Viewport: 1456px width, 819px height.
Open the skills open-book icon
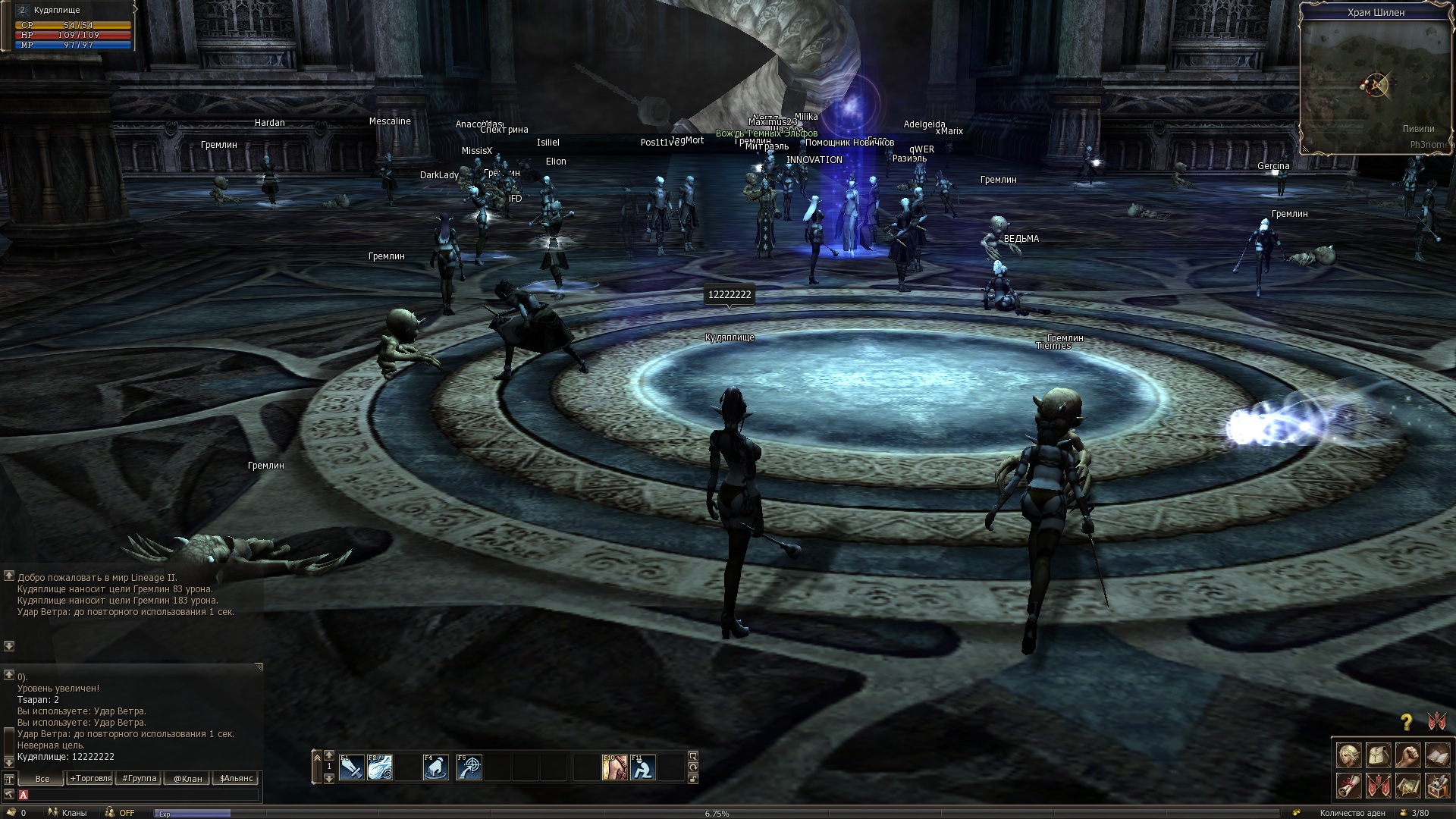pyautogui.click(x=1437, y=755)
